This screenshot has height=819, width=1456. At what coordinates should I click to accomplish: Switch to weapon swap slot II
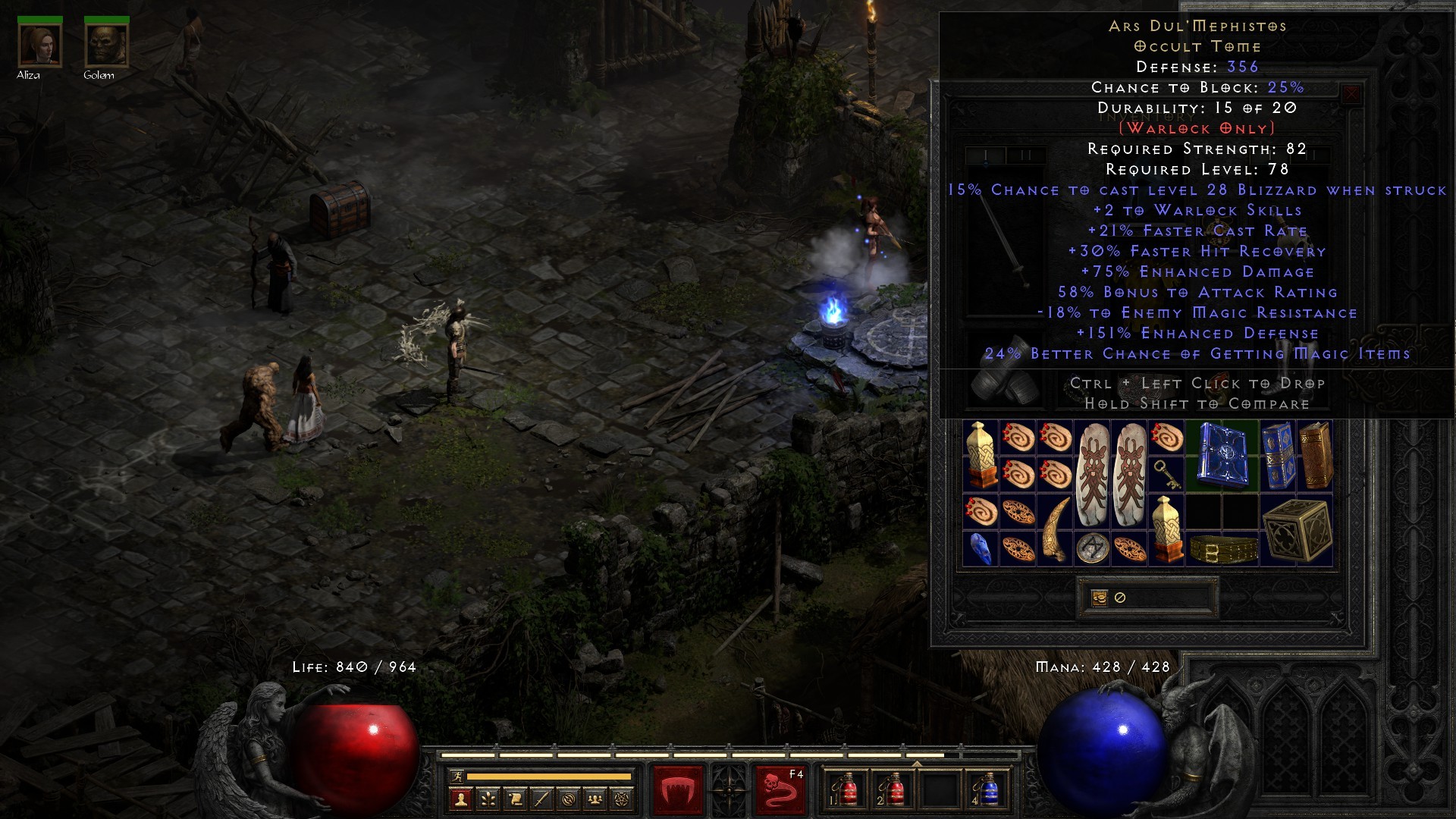pos(1026,155)
